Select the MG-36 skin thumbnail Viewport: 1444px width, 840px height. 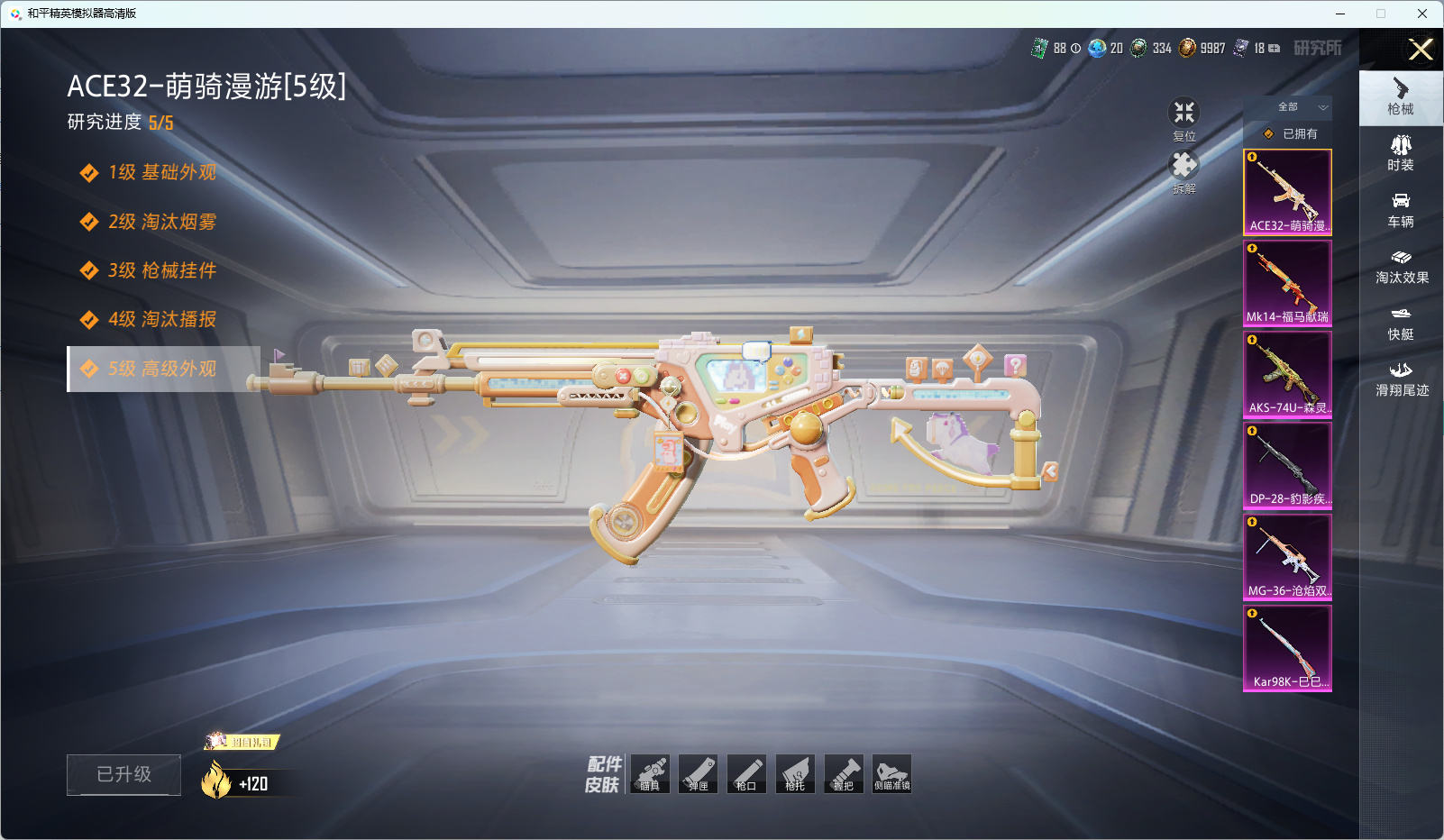[x=1287, y=556]
